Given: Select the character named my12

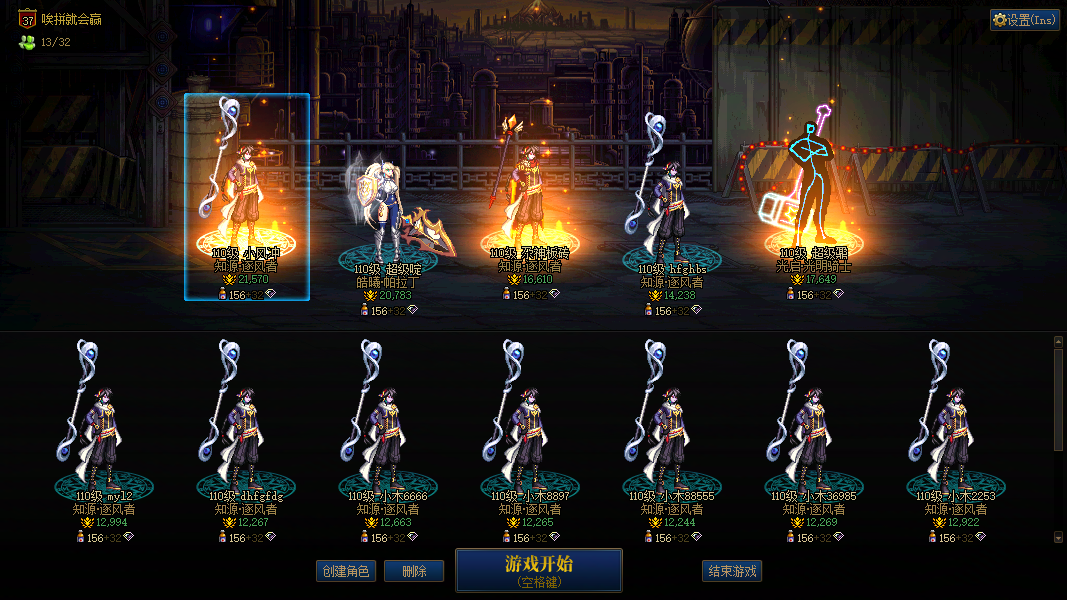Looking at the screenshot, I should tap(104, 430).
